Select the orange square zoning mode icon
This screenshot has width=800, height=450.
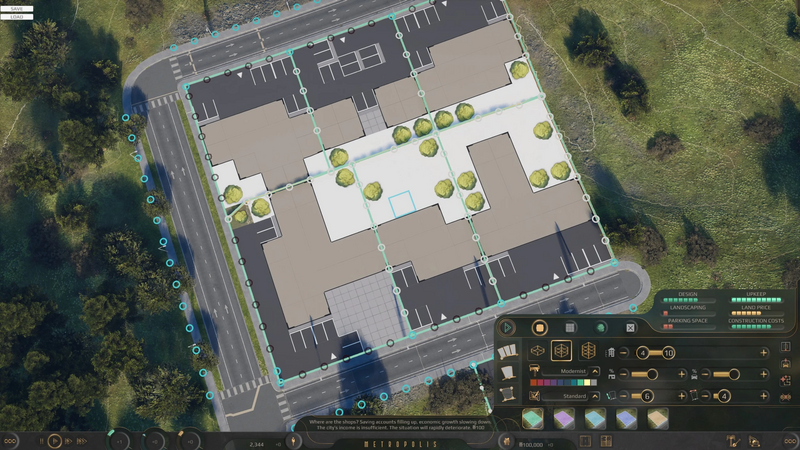(x=539, y=327)
